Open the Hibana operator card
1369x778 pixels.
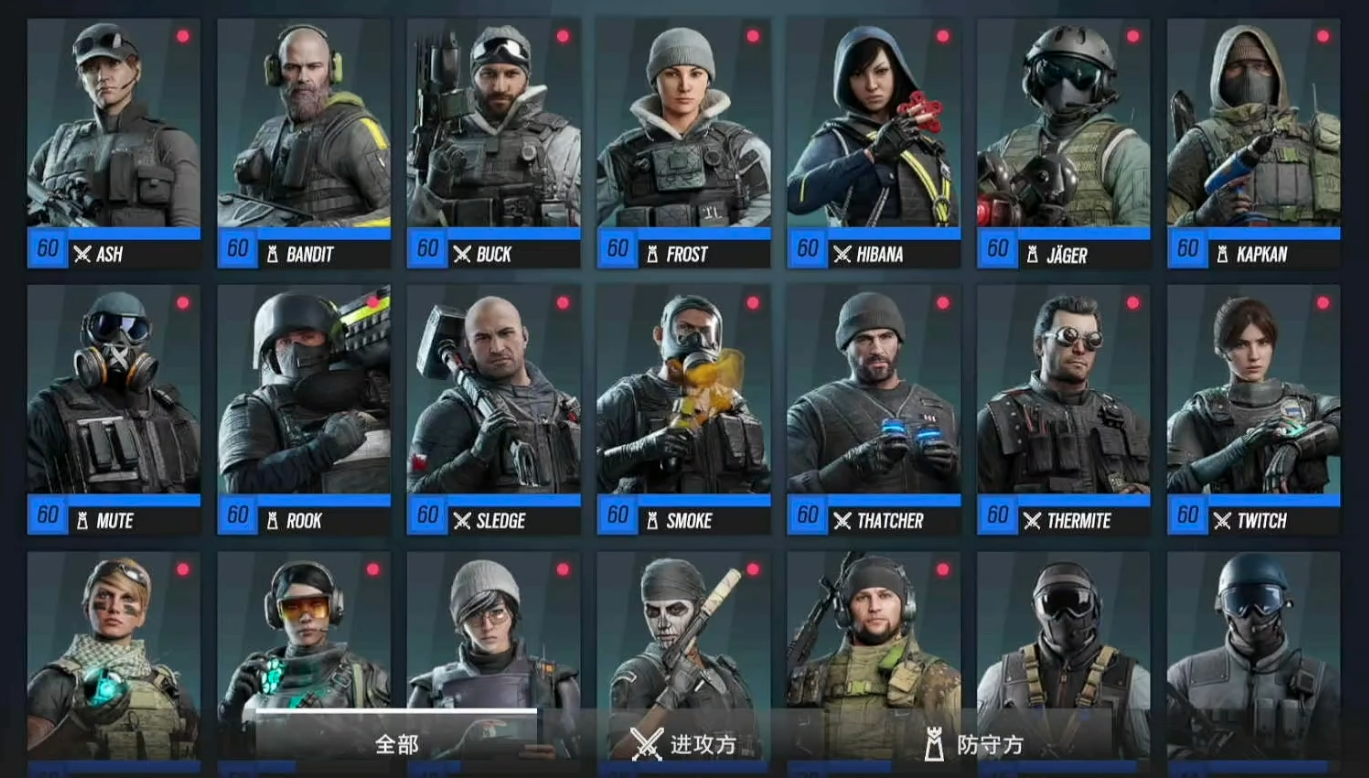(x=873, y=143)
